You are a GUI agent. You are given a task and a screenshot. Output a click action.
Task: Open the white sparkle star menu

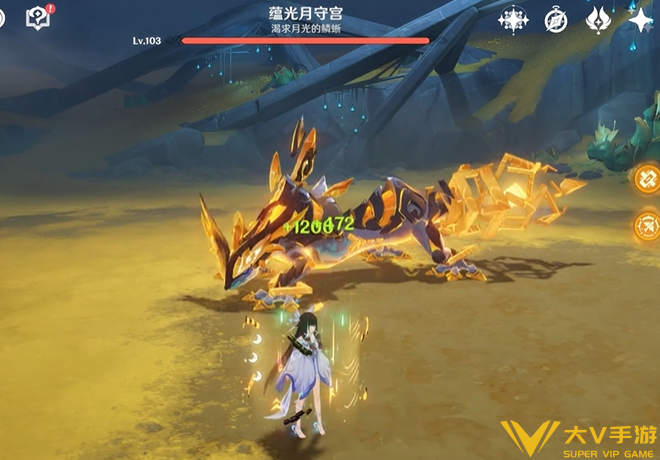[x=640, y=19]
